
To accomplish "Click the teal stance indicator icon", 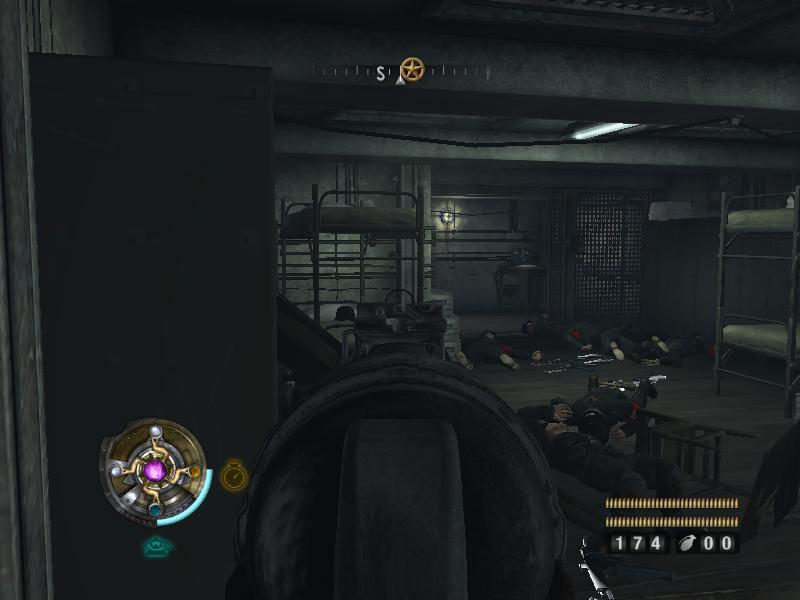I will pos(157,546).
